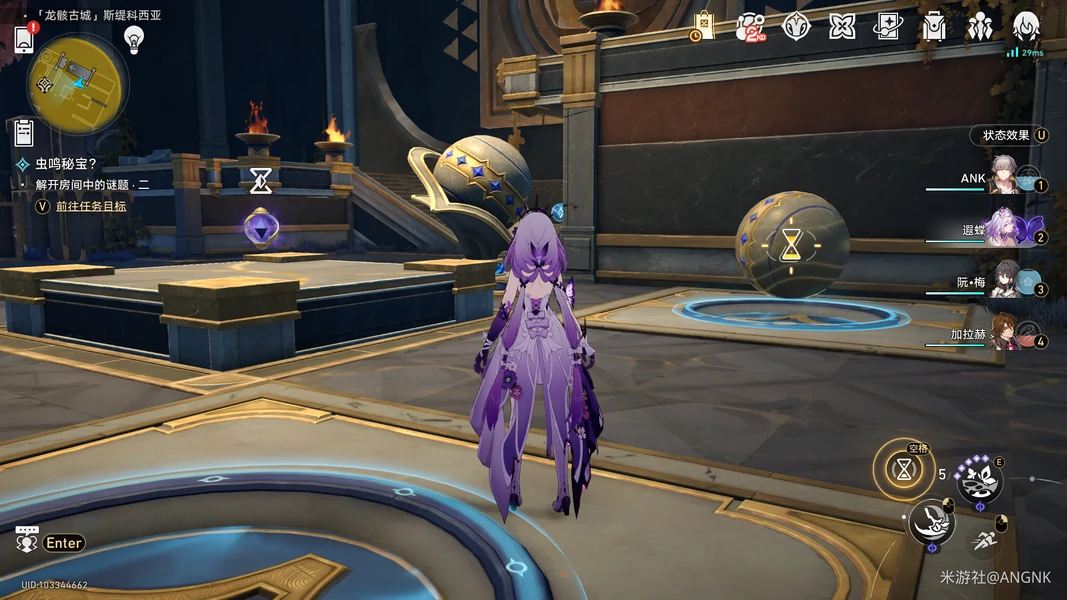This screenshot has height=600, width=1067.
Task: Tap the lightbulb hint icon
Action: 134,39
